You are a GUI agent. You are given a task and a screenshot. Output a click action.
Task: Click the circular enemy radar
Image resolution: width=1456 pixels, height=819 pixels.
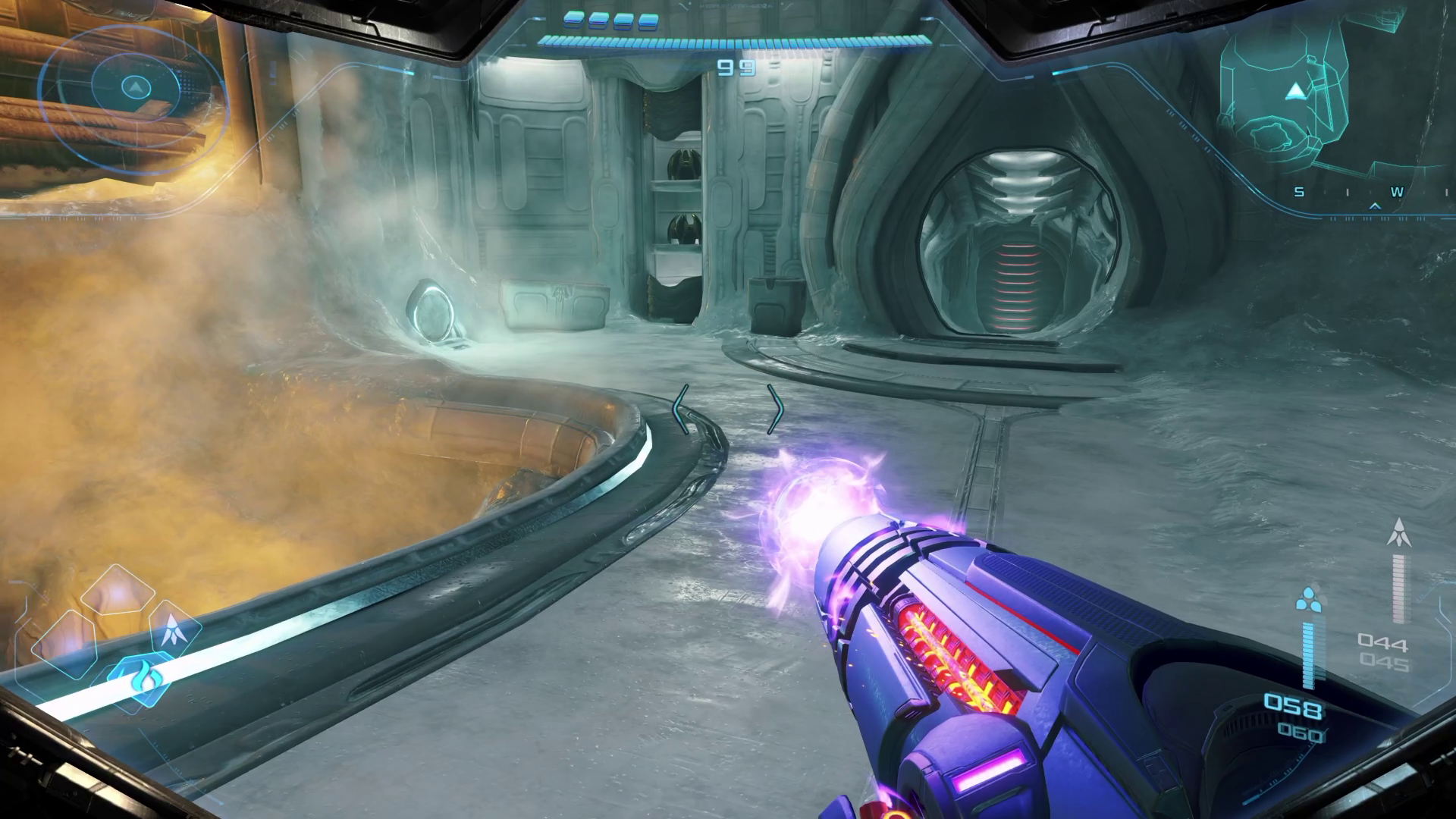coord(134,89)
